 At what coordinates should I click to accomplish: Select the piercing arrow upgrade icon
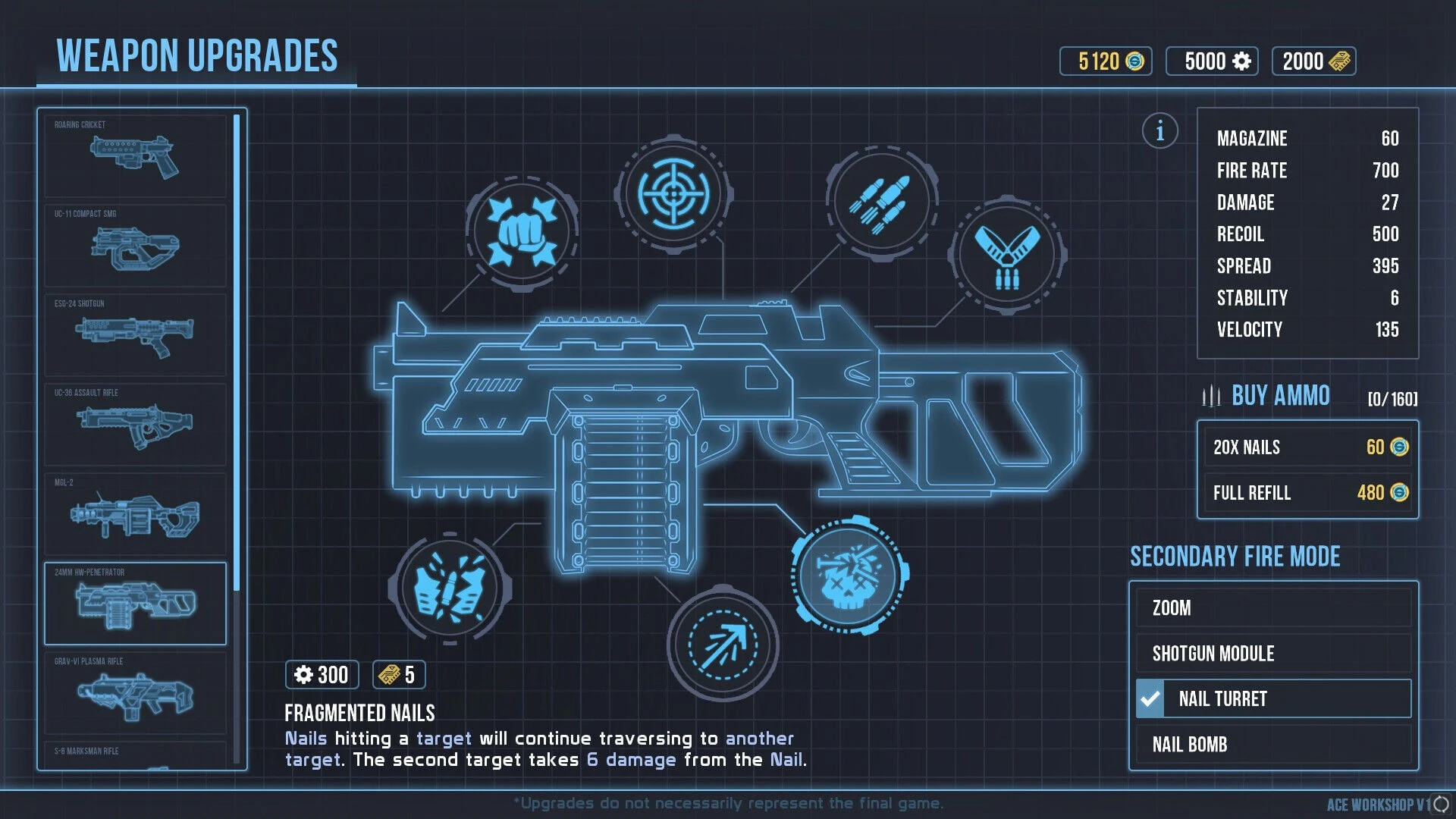click(723, 645)
